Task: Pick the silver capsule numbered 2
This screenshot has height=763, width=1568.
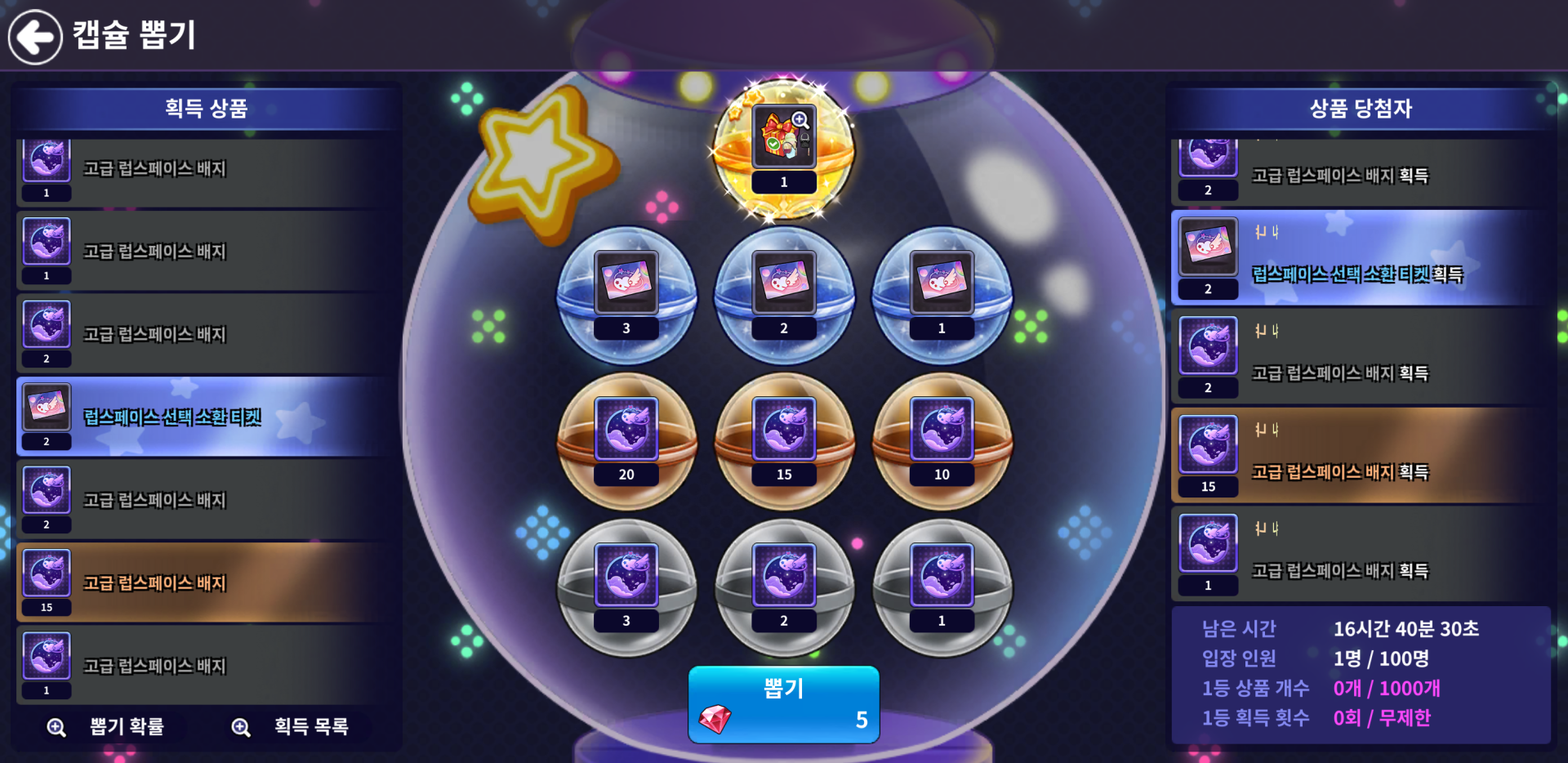Action: (x=784, y=587)
